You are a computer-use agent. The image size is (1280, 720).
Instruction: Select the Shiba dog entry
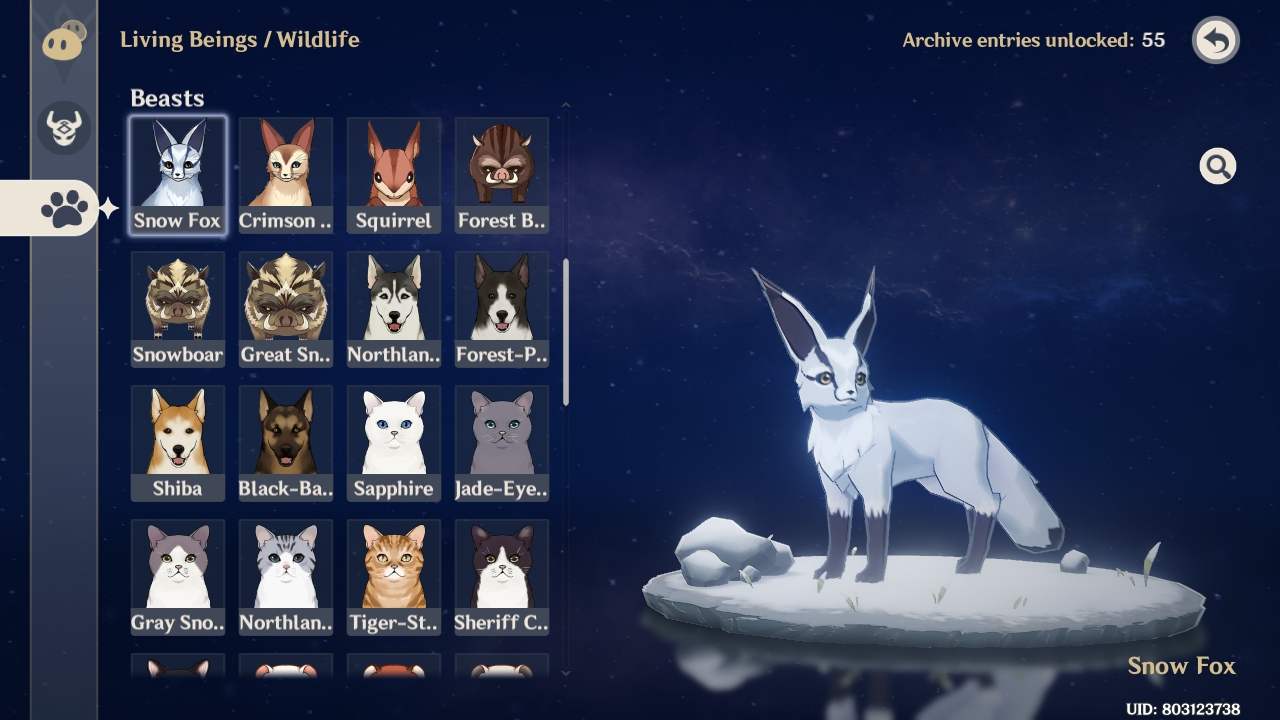[177, 444]
